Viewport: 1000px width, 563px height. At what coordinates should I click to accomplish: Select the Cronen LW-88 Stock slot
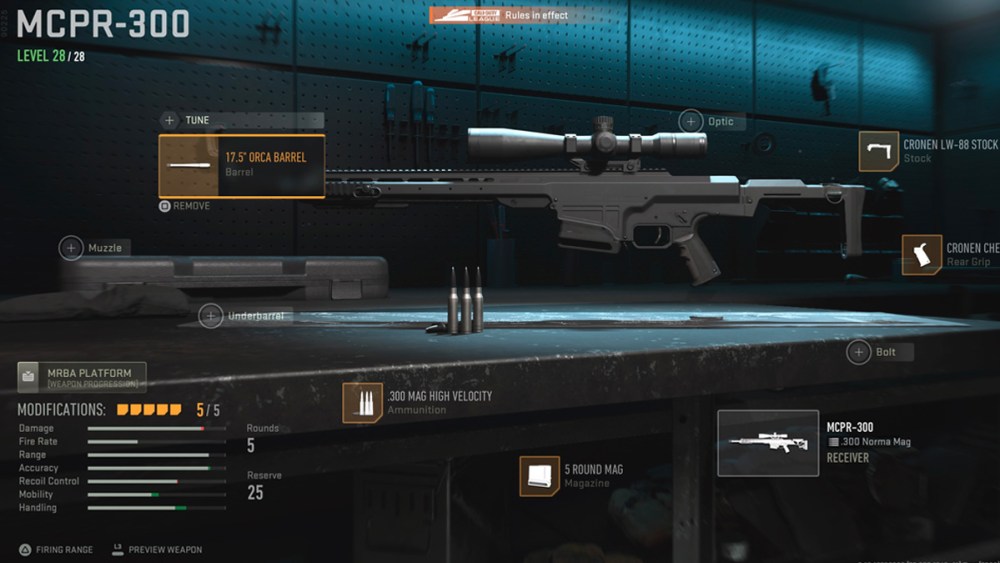pyautogui.click(x=879, y=151)
